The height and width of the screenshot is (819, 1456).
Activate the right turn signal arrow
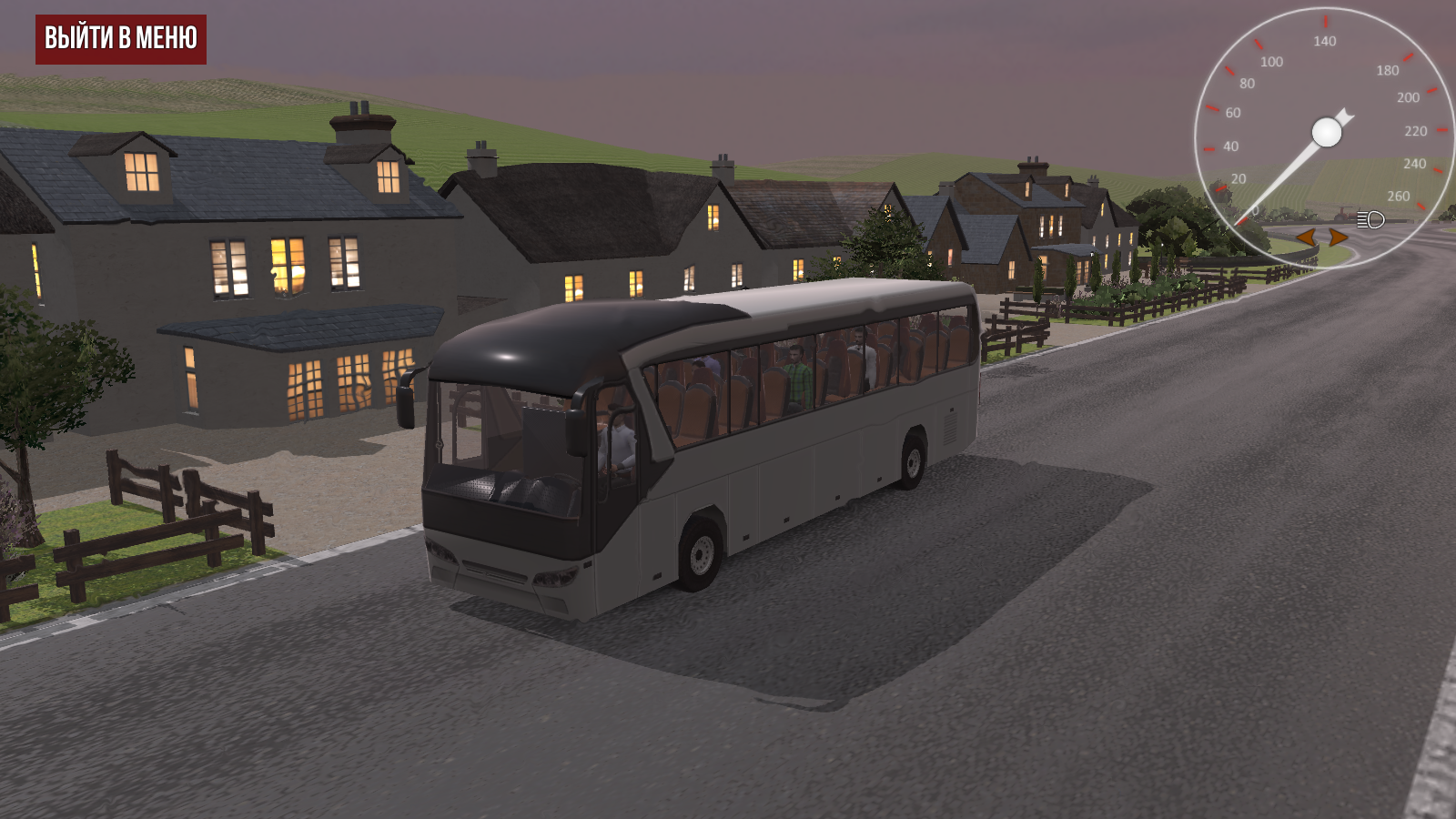tap(1338, 237)
